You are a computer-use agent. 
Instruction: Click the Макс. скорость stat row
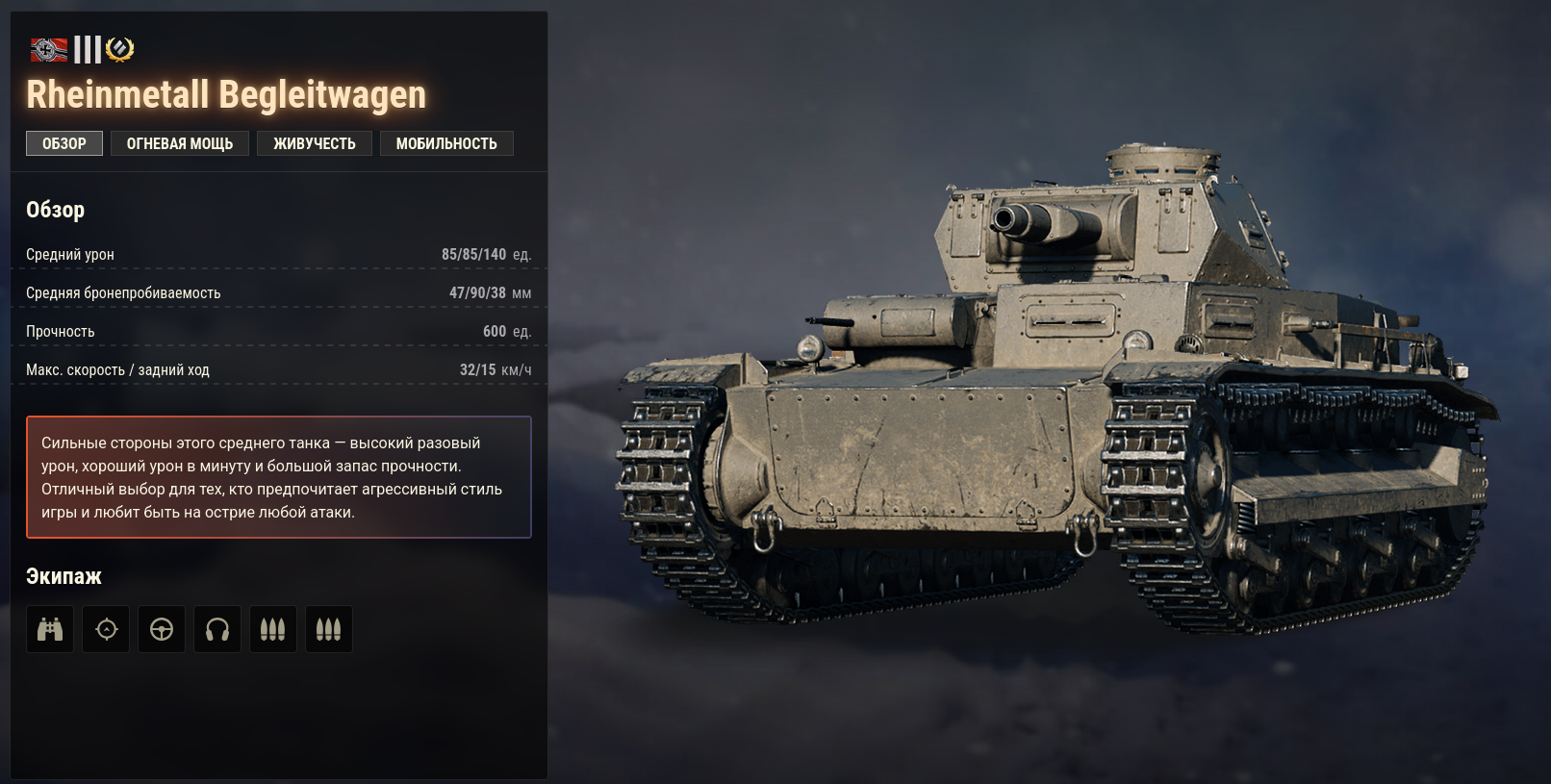[x=279, y=368]
